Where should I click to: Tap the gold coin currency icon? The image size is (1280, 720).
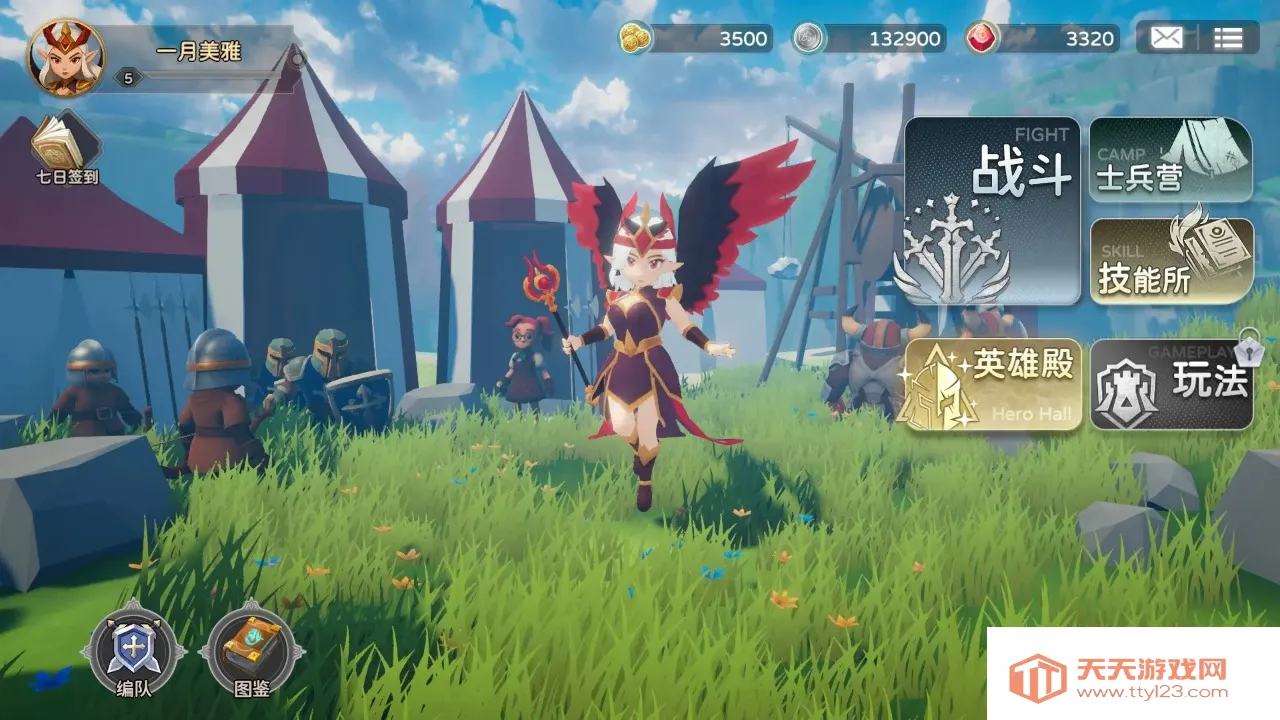tap(635, 38)
